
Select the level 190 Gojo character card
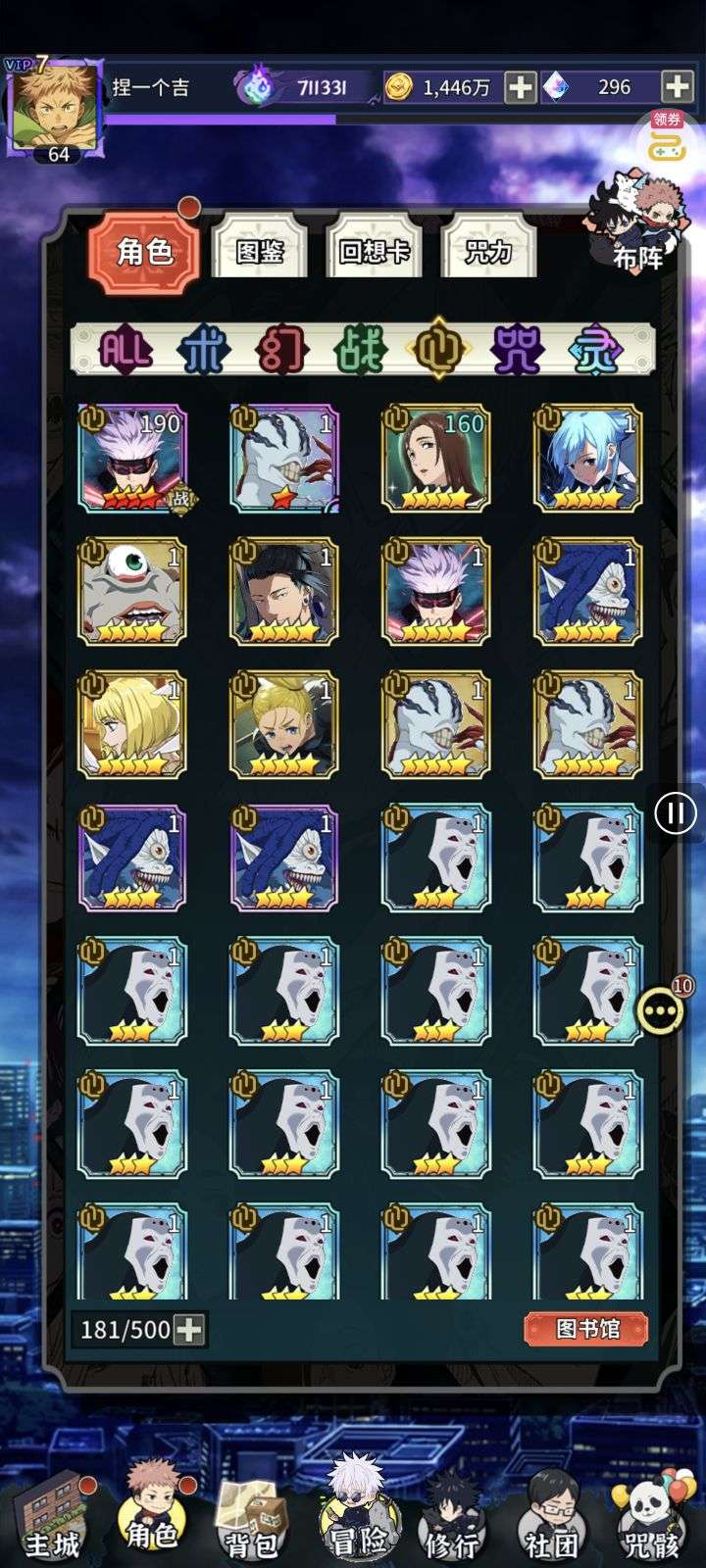click(132, 458)
